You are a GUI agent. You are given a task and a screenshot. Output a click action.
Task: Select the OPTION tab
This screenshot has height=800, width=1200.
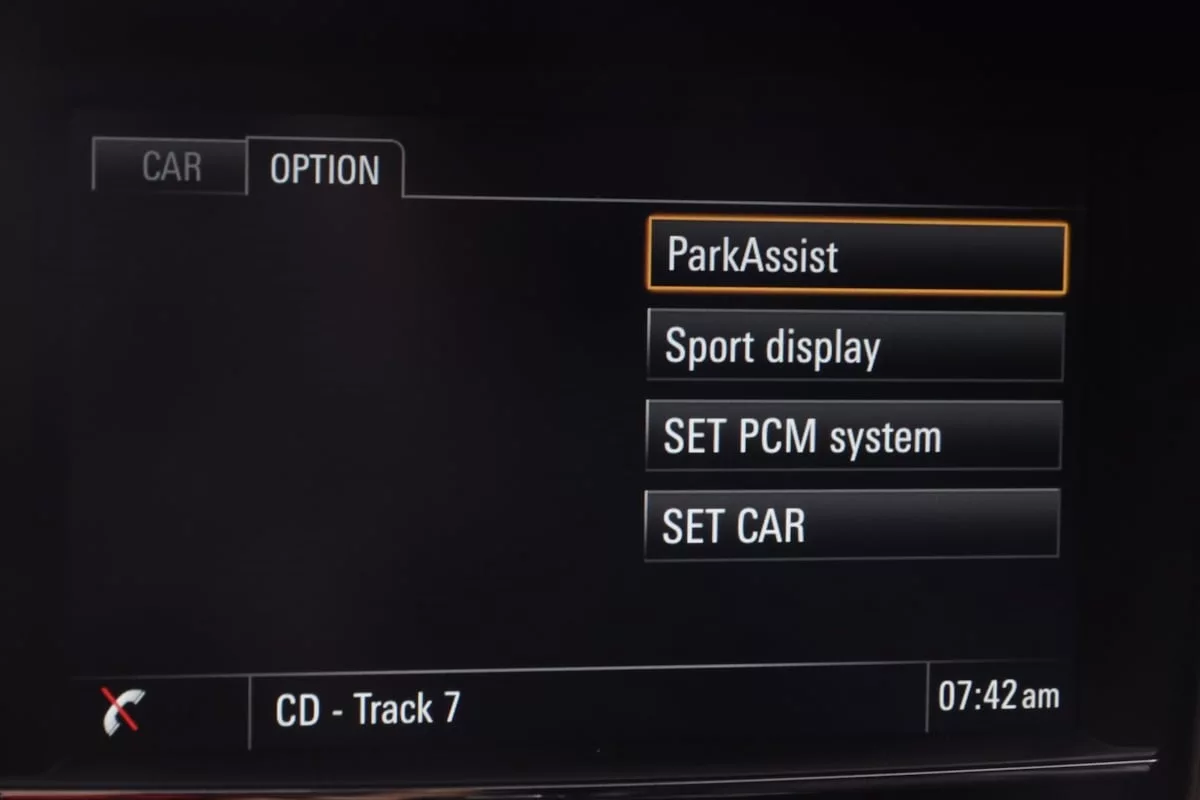point(325,169)
